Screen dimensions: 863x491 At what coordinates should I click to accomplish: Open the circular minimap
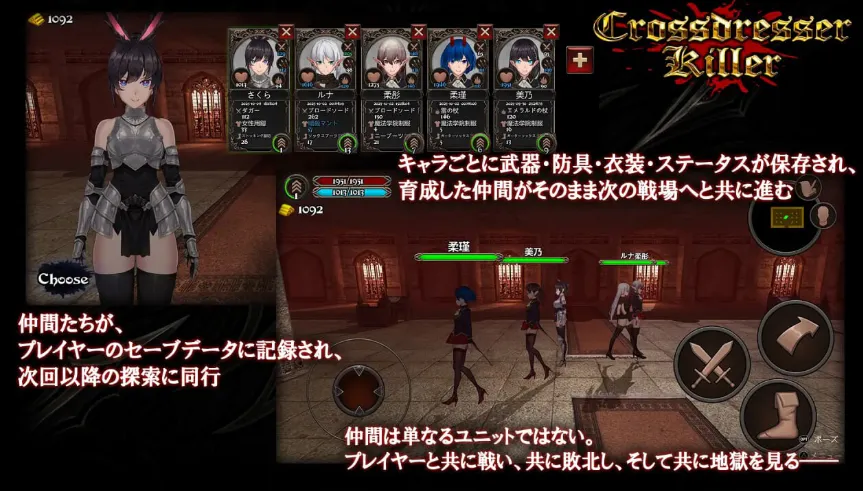(x=786, y=218)
